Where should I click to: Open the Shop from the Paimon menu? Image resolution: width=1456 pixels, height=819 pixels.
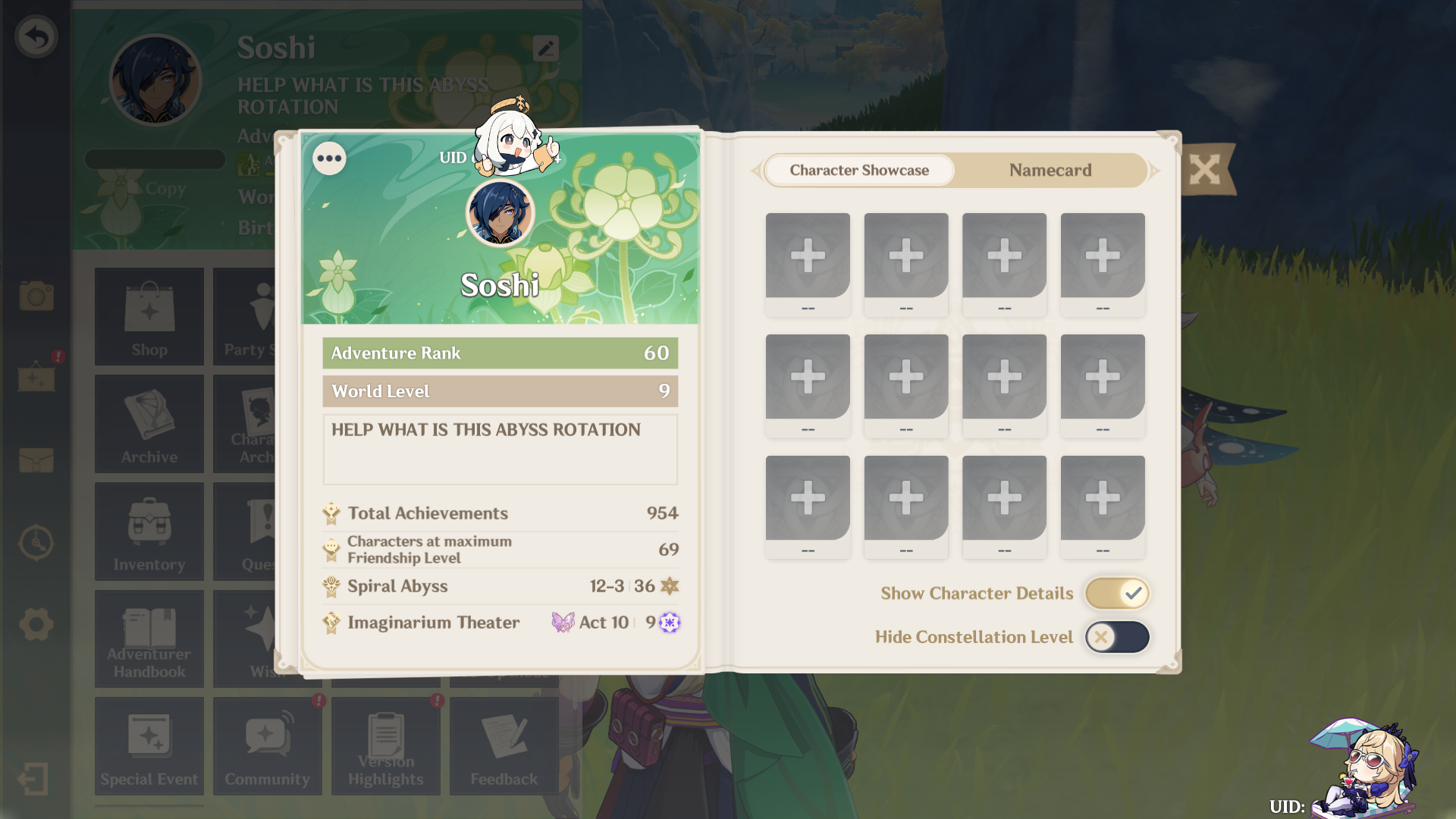(149, 316)
